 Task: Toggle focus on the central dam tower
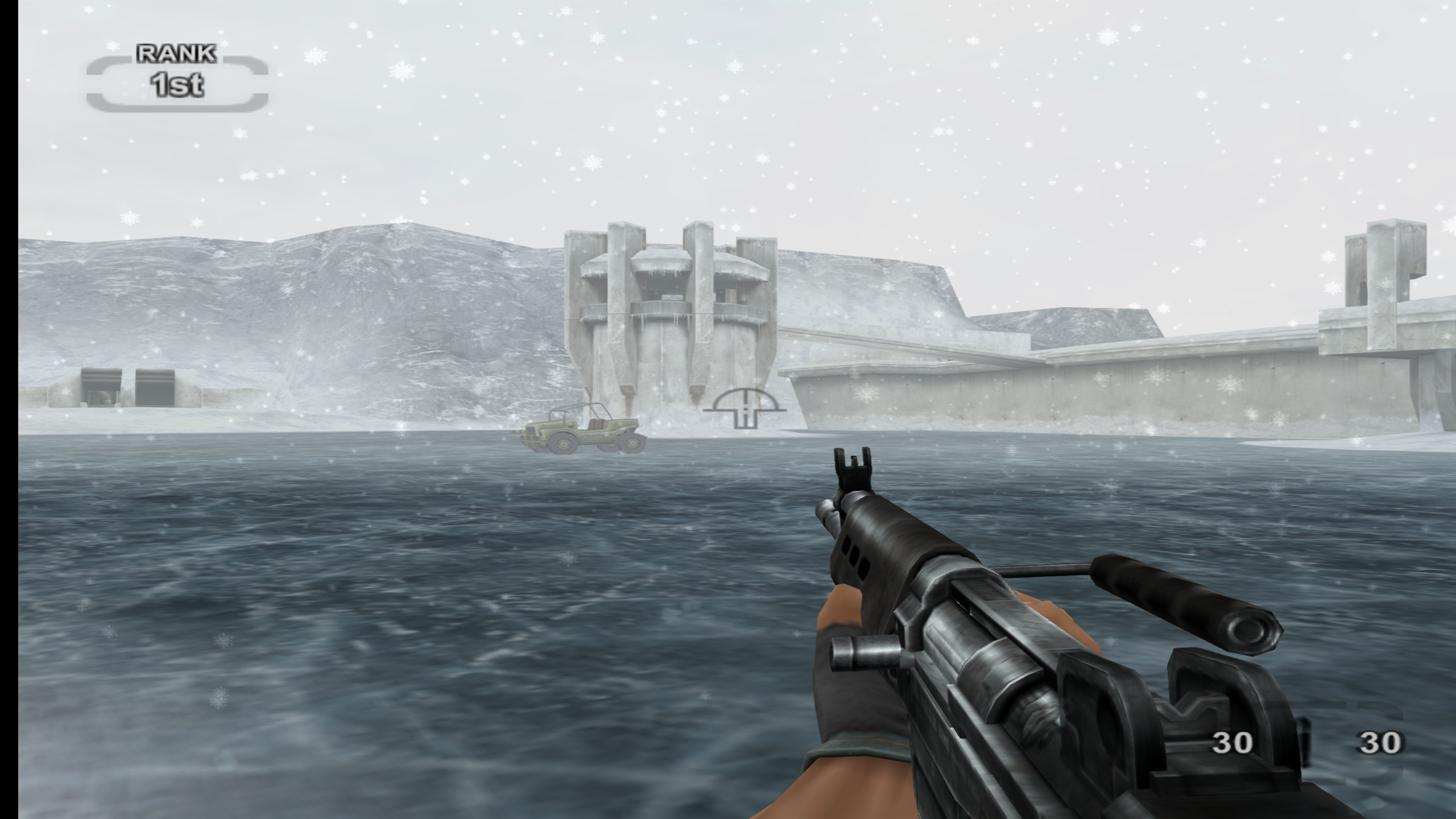point(665,318)
